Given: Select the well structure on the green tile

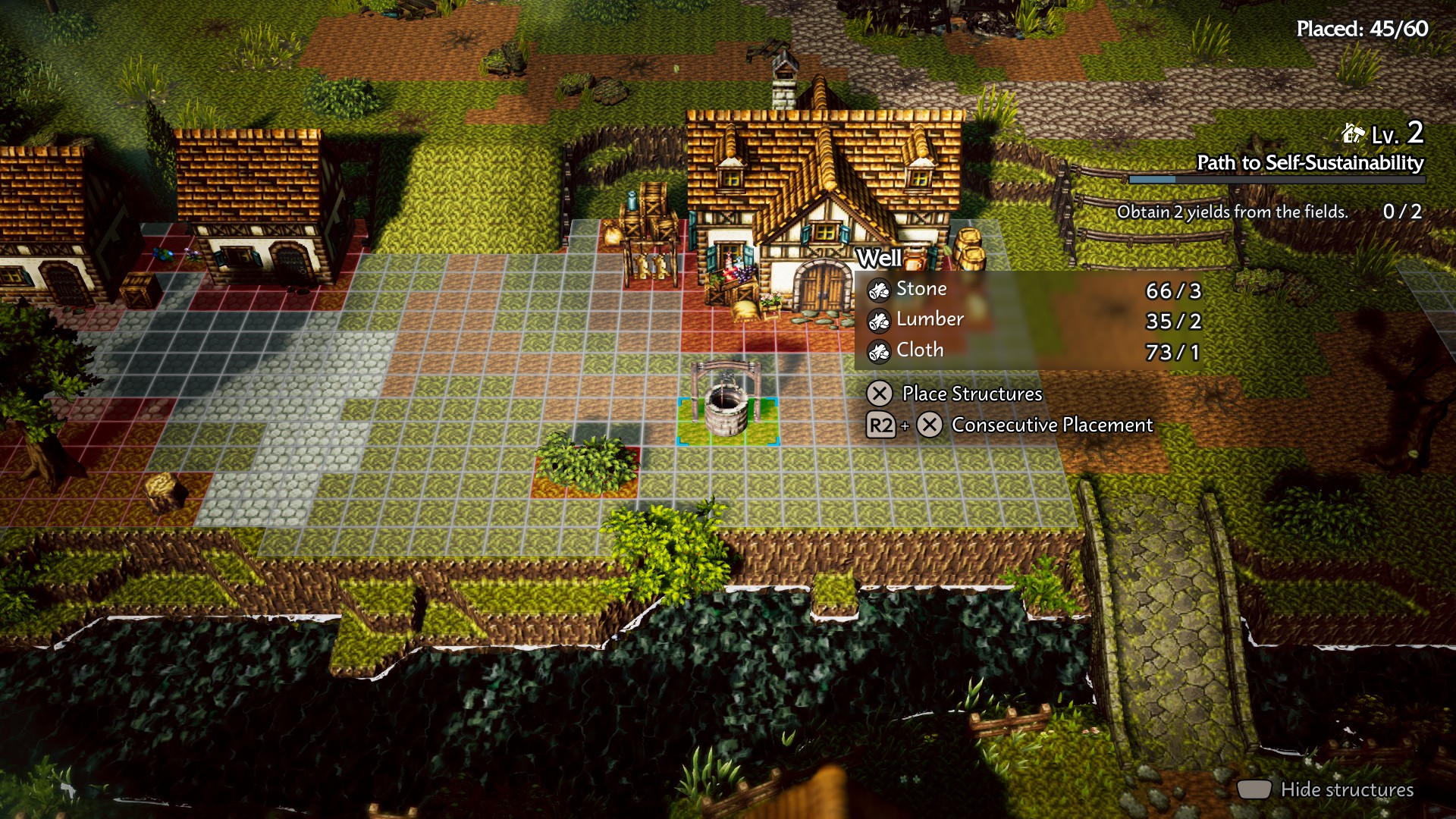Looking at the screenshot, I should coord(726,394).
